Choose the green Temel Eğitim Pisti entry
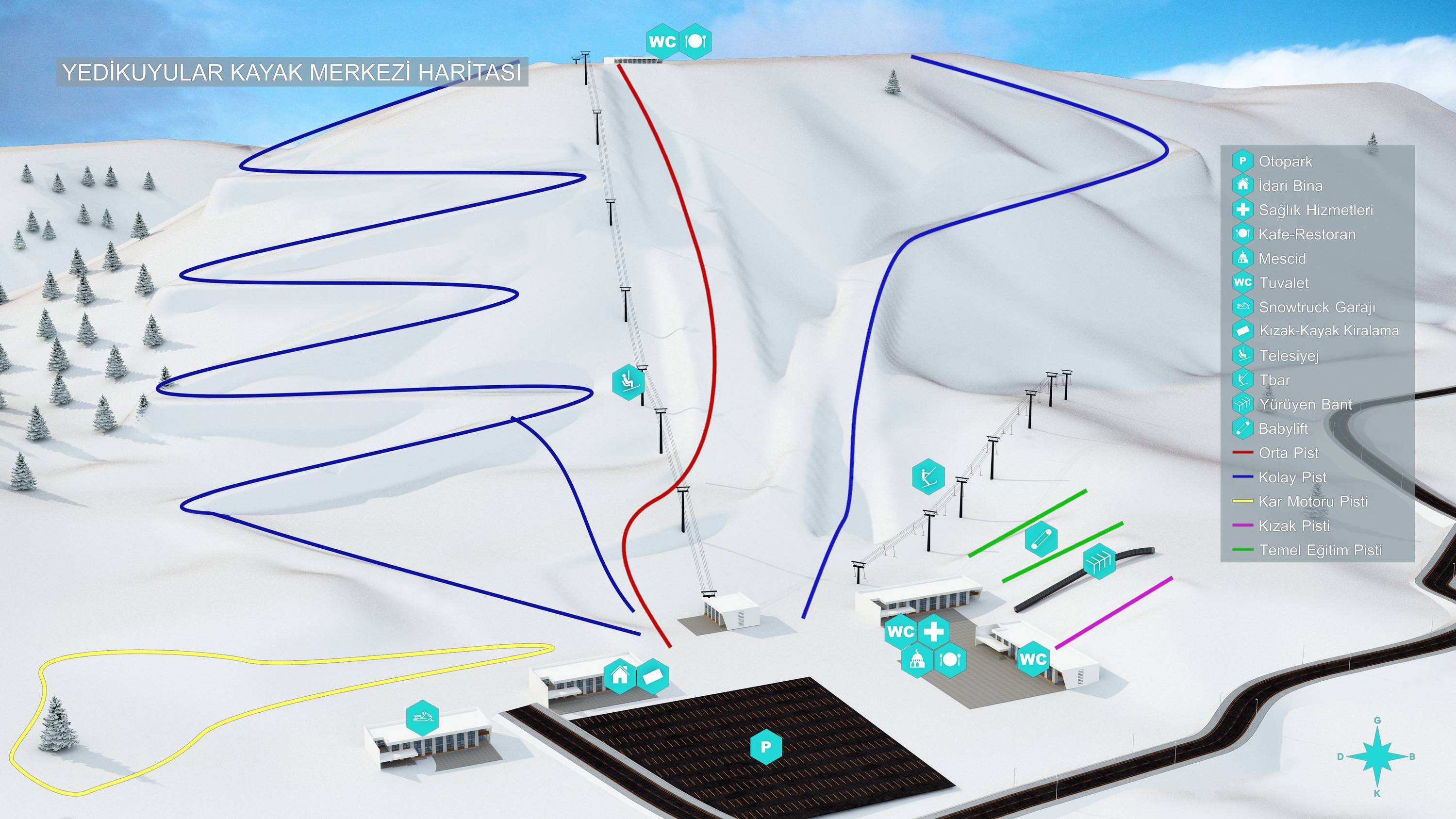The width and height of the screenshot is (1456, 819). coord(1320,551)
